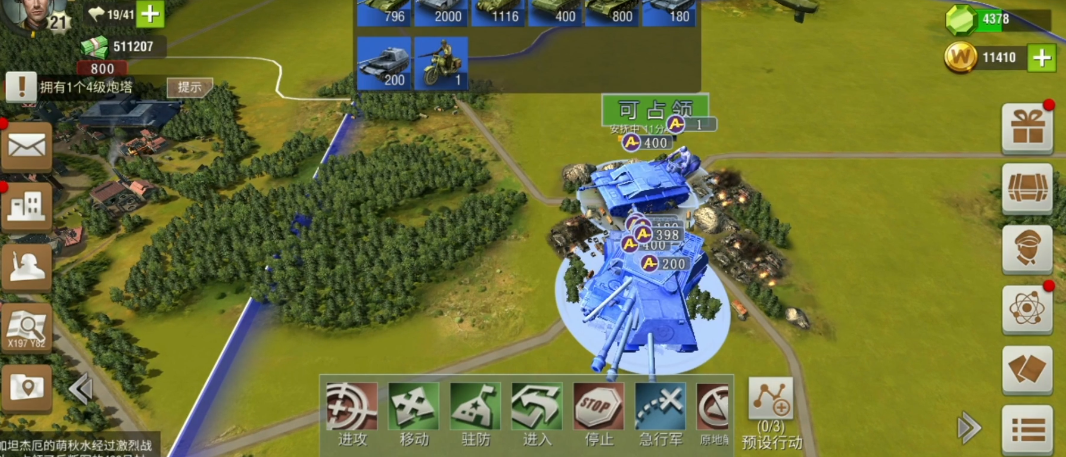1066x457 pixels.
Task: Open the city buildings icon
Action: click(x=26, y=207)
